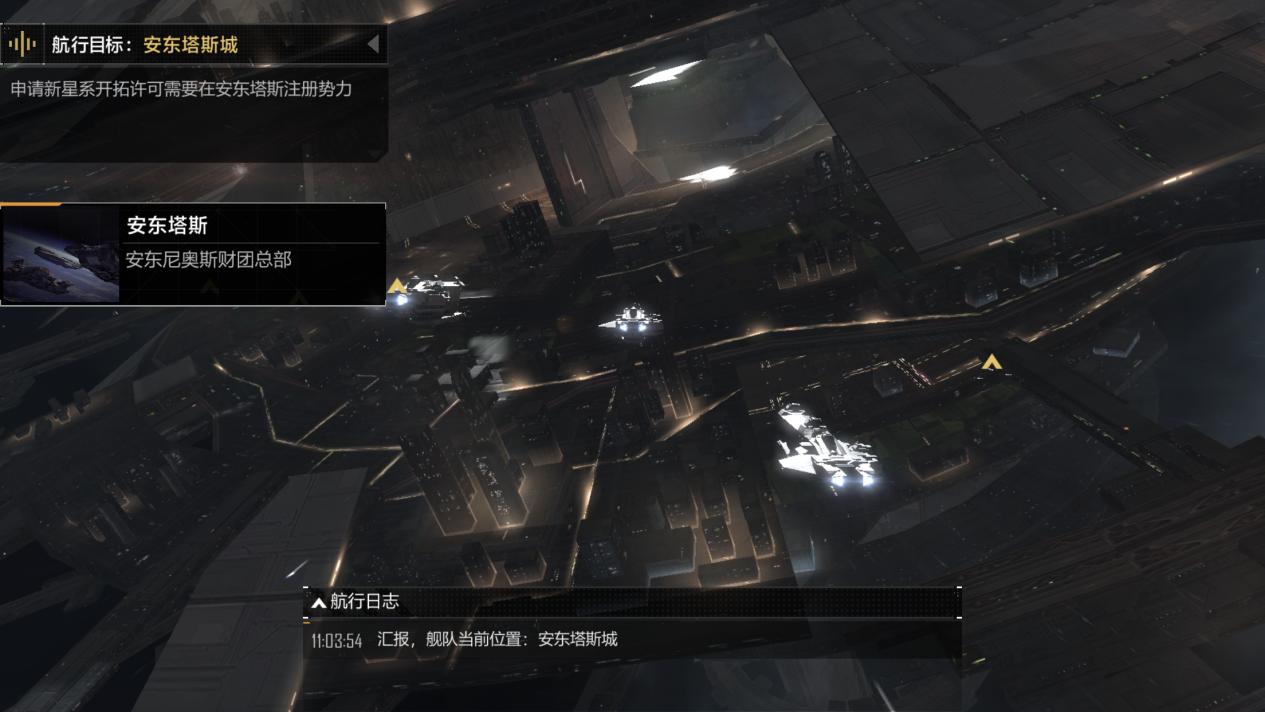1265x712 pixels.
Task: Select the gold fleet marker near the info card
Action: (x=397, y=287)
